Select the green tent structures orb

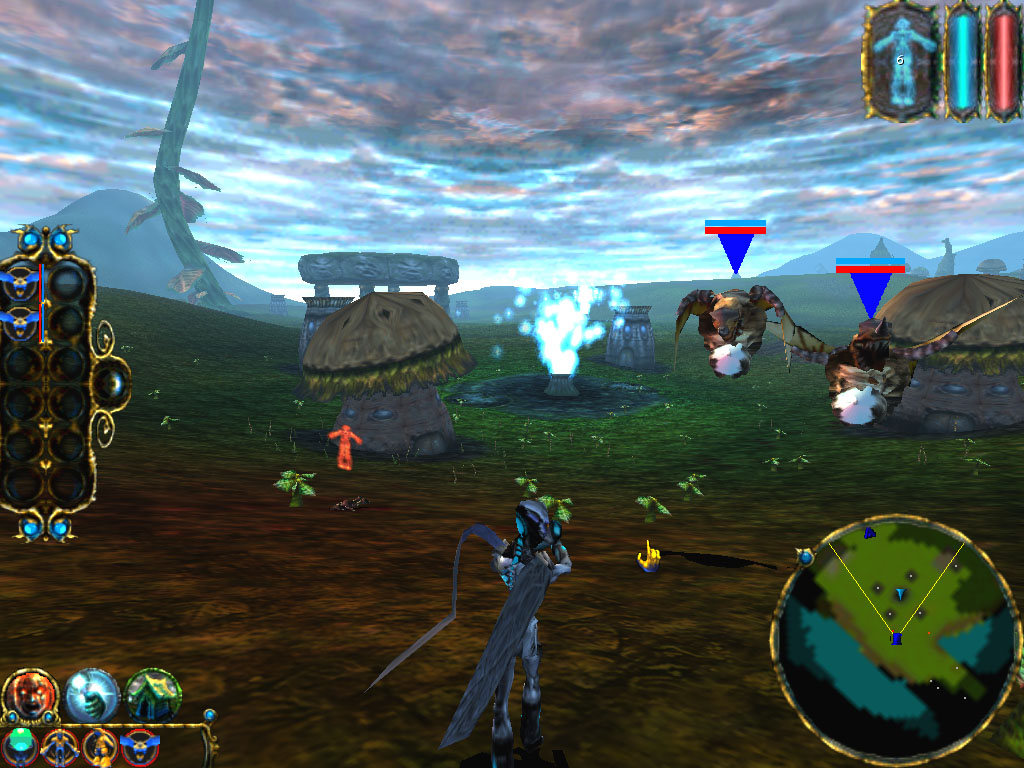[153, 695]
